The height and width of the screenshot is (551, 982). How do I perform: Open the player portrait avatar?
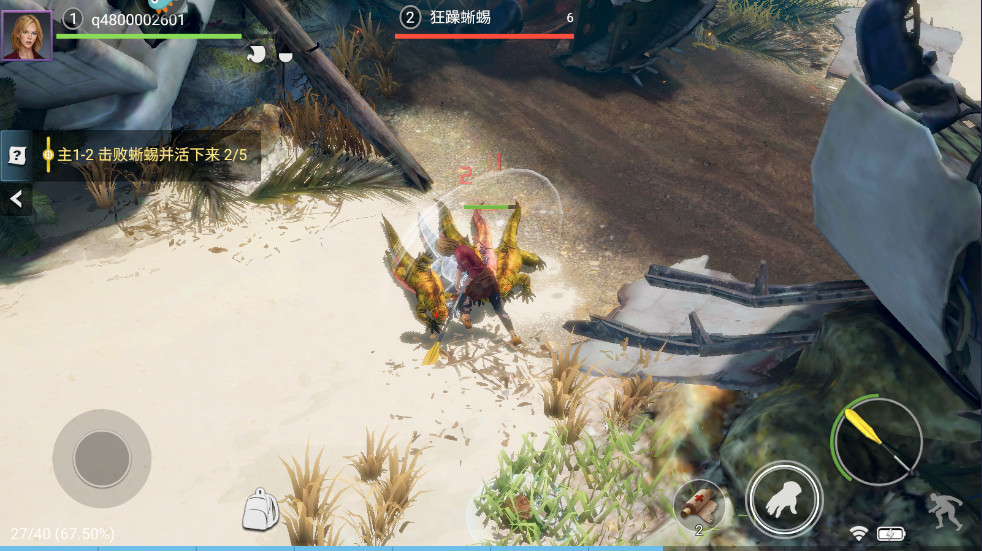click(x=27, y=35)
